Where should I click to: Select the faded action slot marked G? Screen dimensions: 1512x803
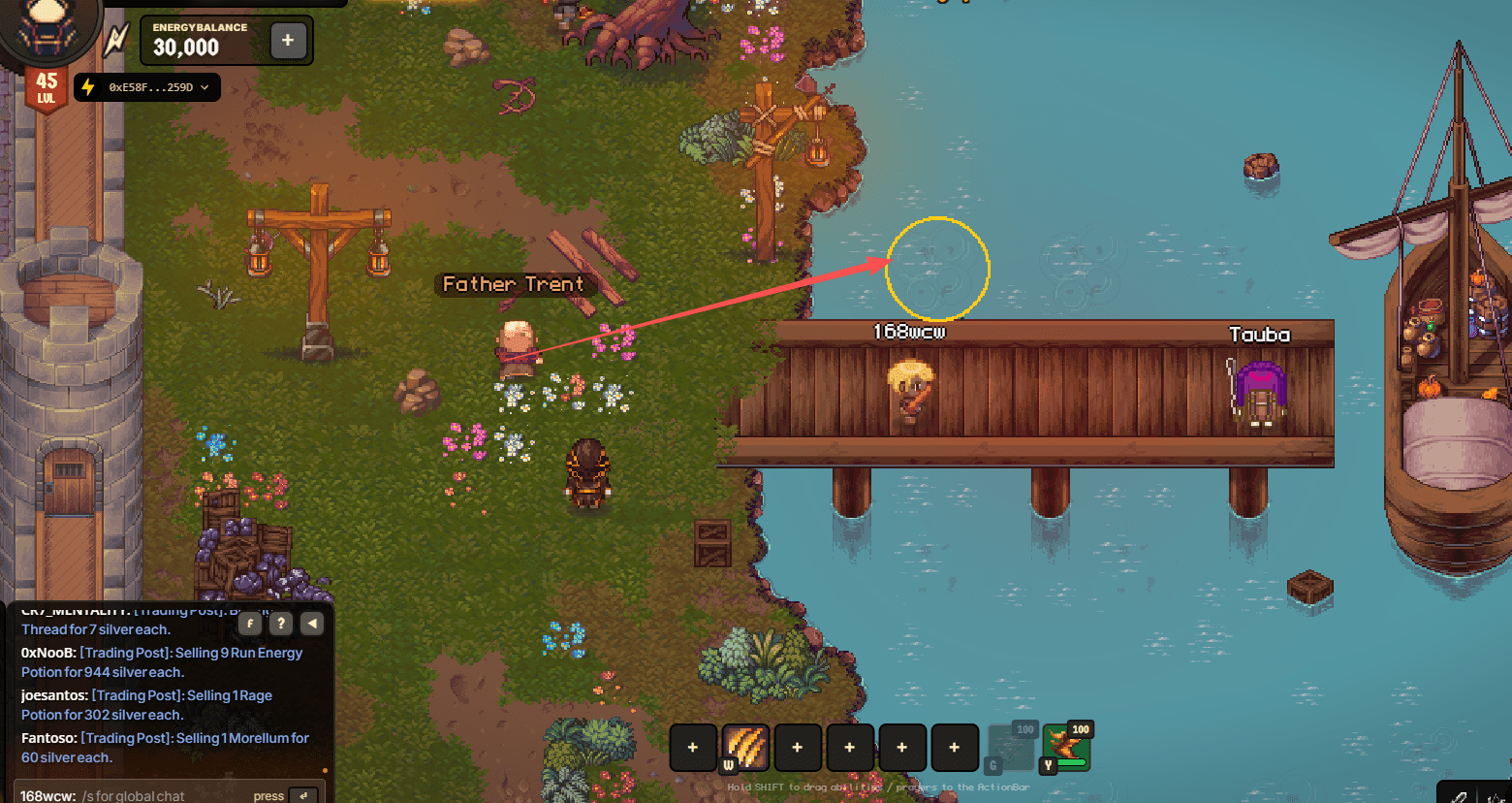[x=1011, y=749]
